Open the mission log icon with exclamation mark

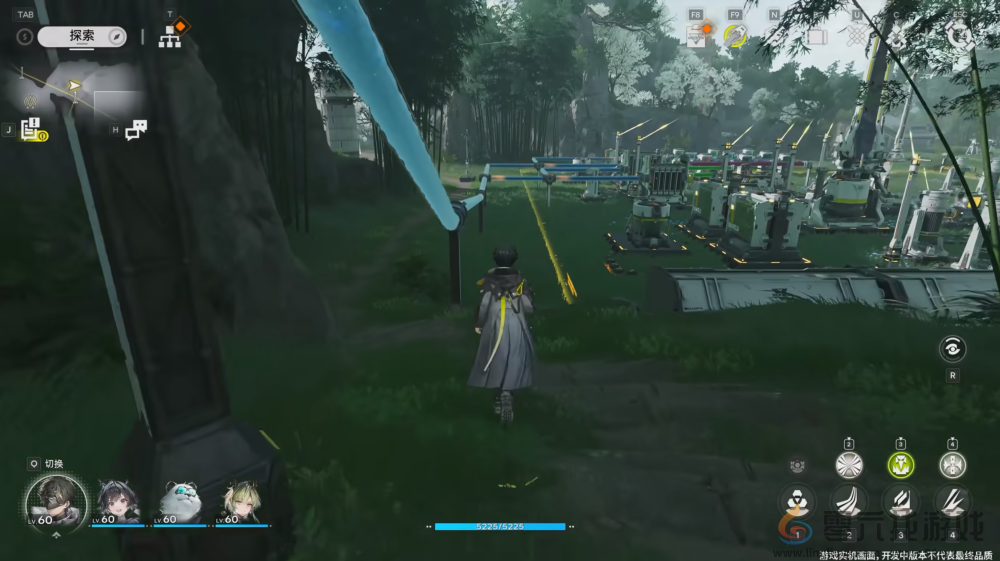coord(30,128)
